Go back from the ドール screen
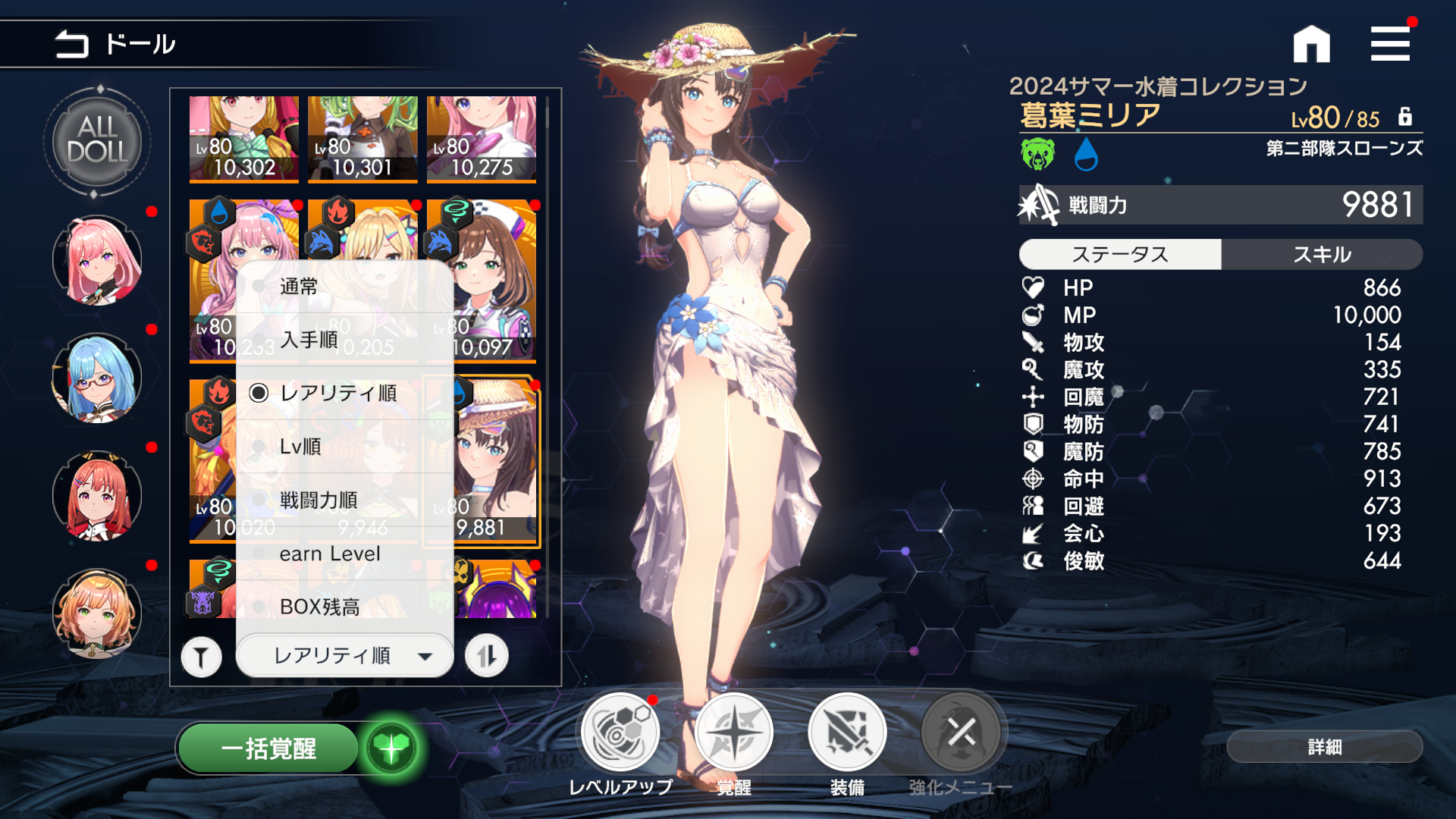The height and width of the screenshot is (819, 1456). [x=72, y=44]
